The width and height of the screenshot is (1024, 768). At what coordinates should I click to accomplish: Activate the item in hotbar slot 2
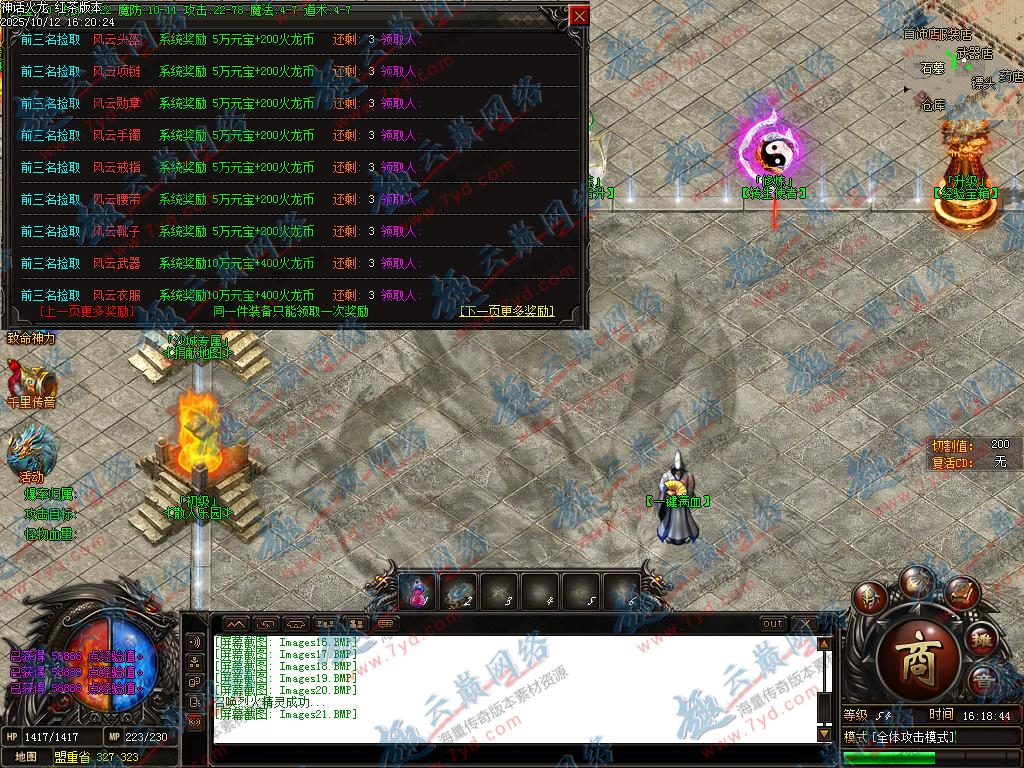pyautogui.click(x=458, y=592)
